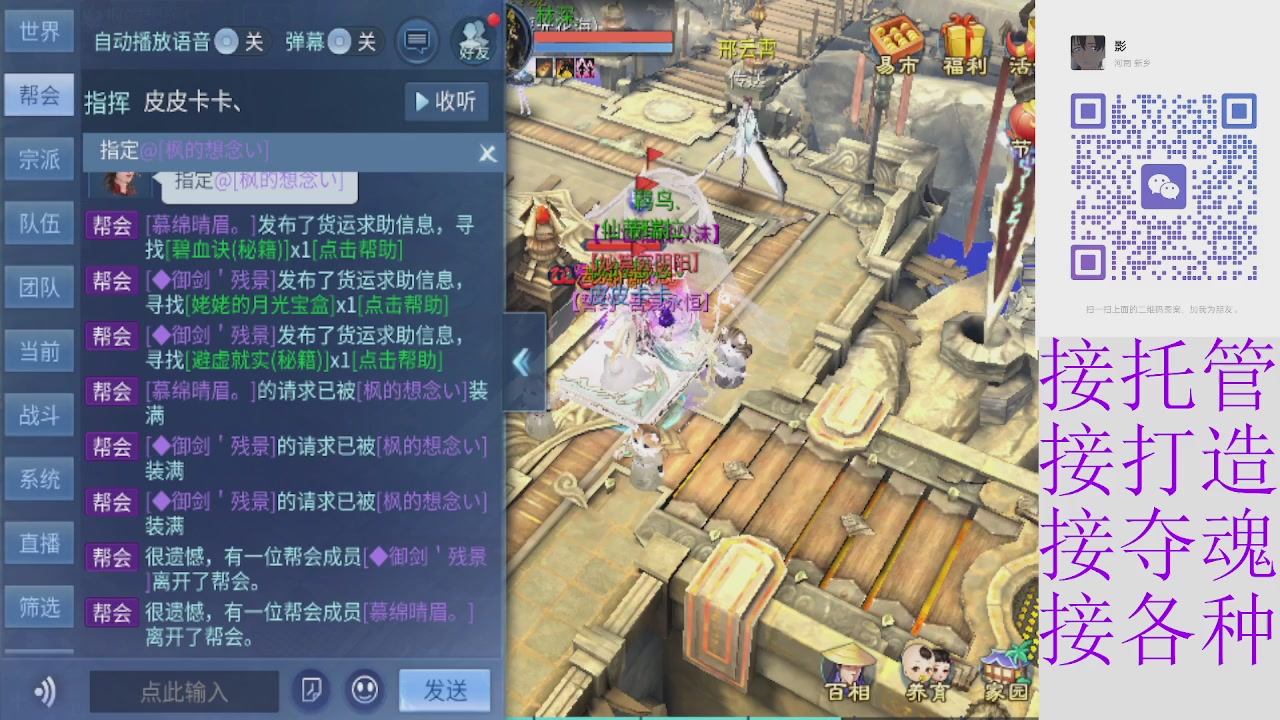Viewport: 1280px width, 720px height.
Task: Open the chat record icon beside the input
Action: click(310, 691)
